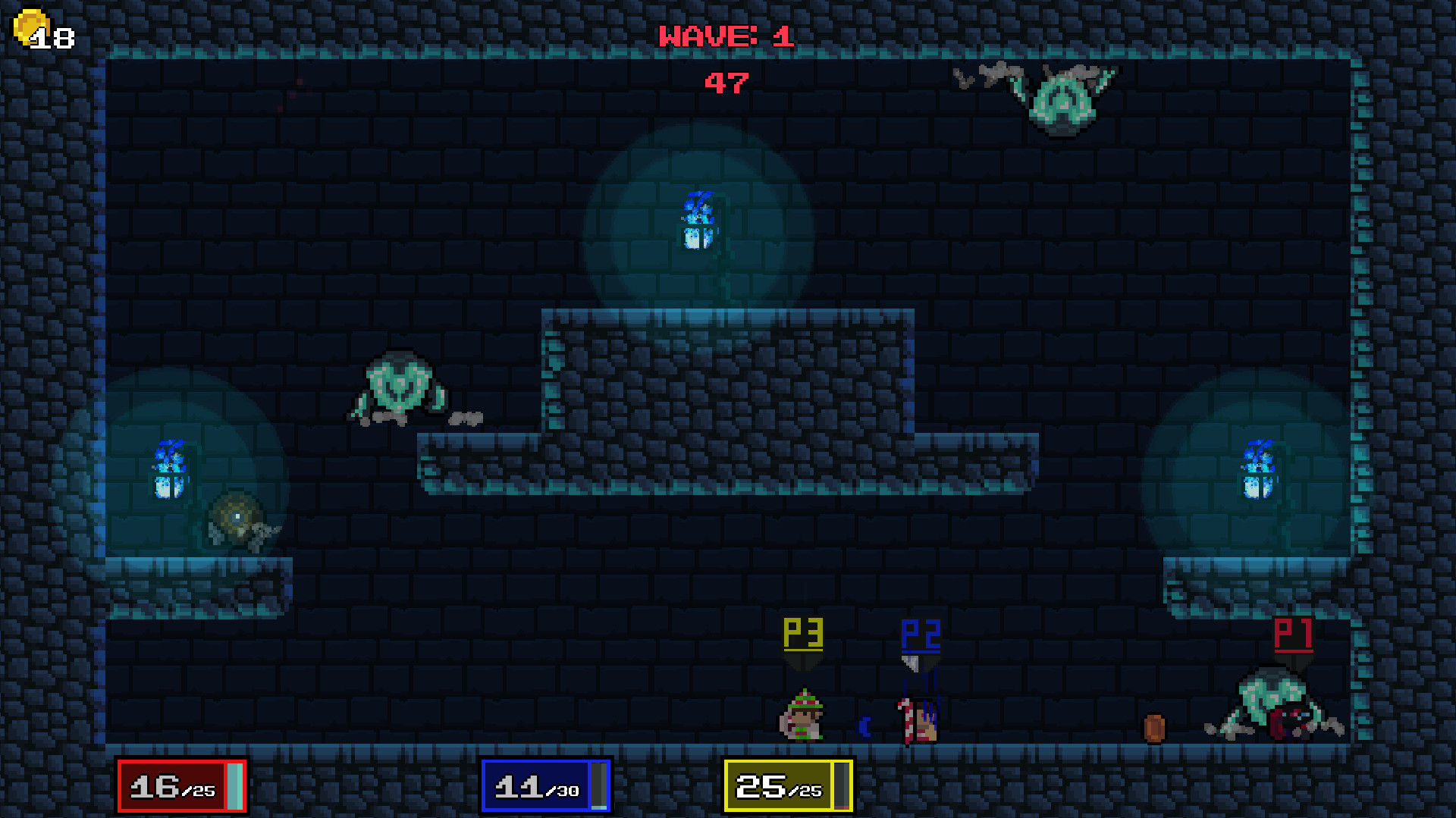The image size is (1456, 818).
Task: Click the red 47 countdown timer
Action: [726, 83]
